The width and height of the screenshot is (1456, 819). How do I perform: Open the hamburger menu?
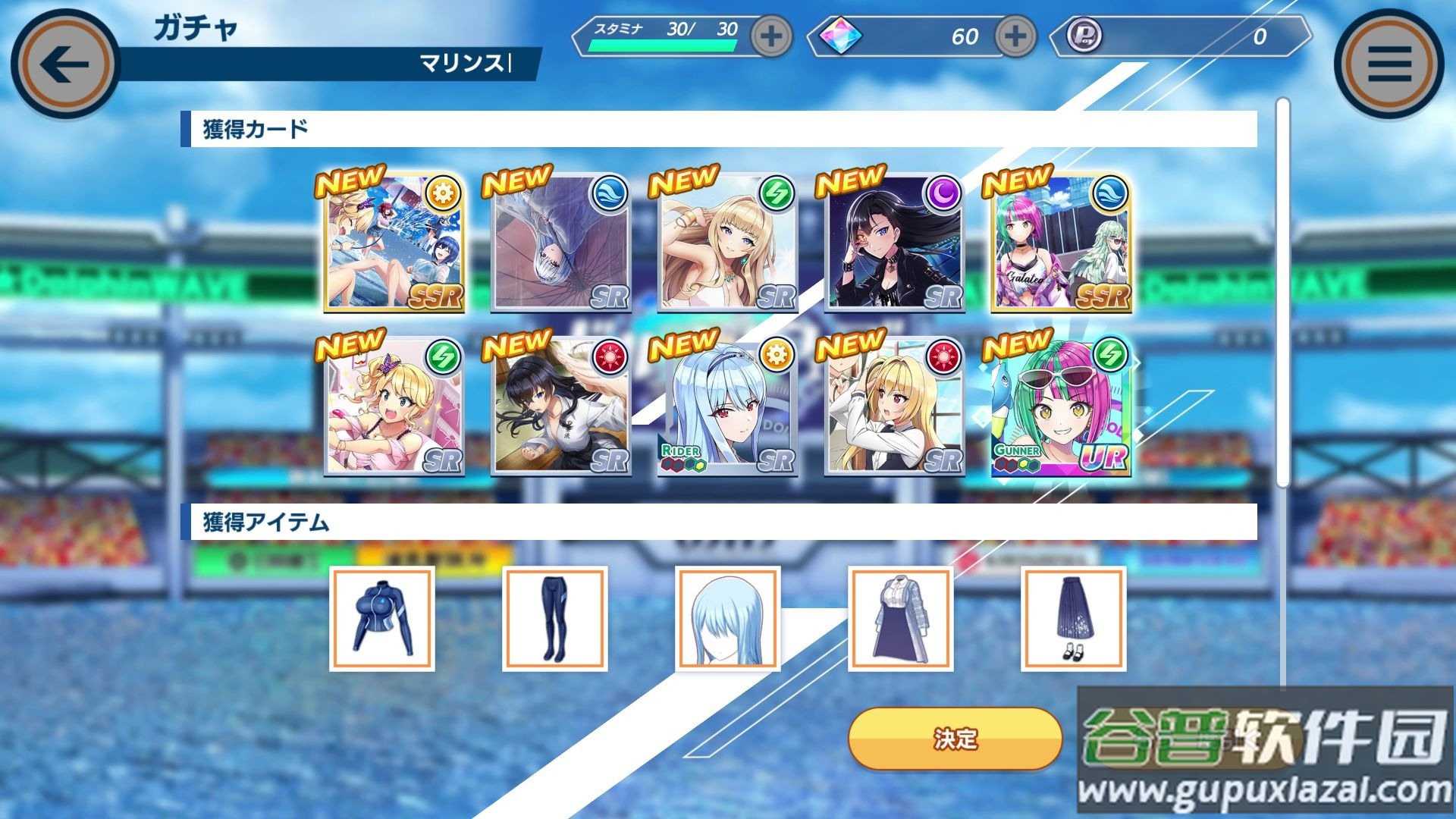coord(1389,64)
